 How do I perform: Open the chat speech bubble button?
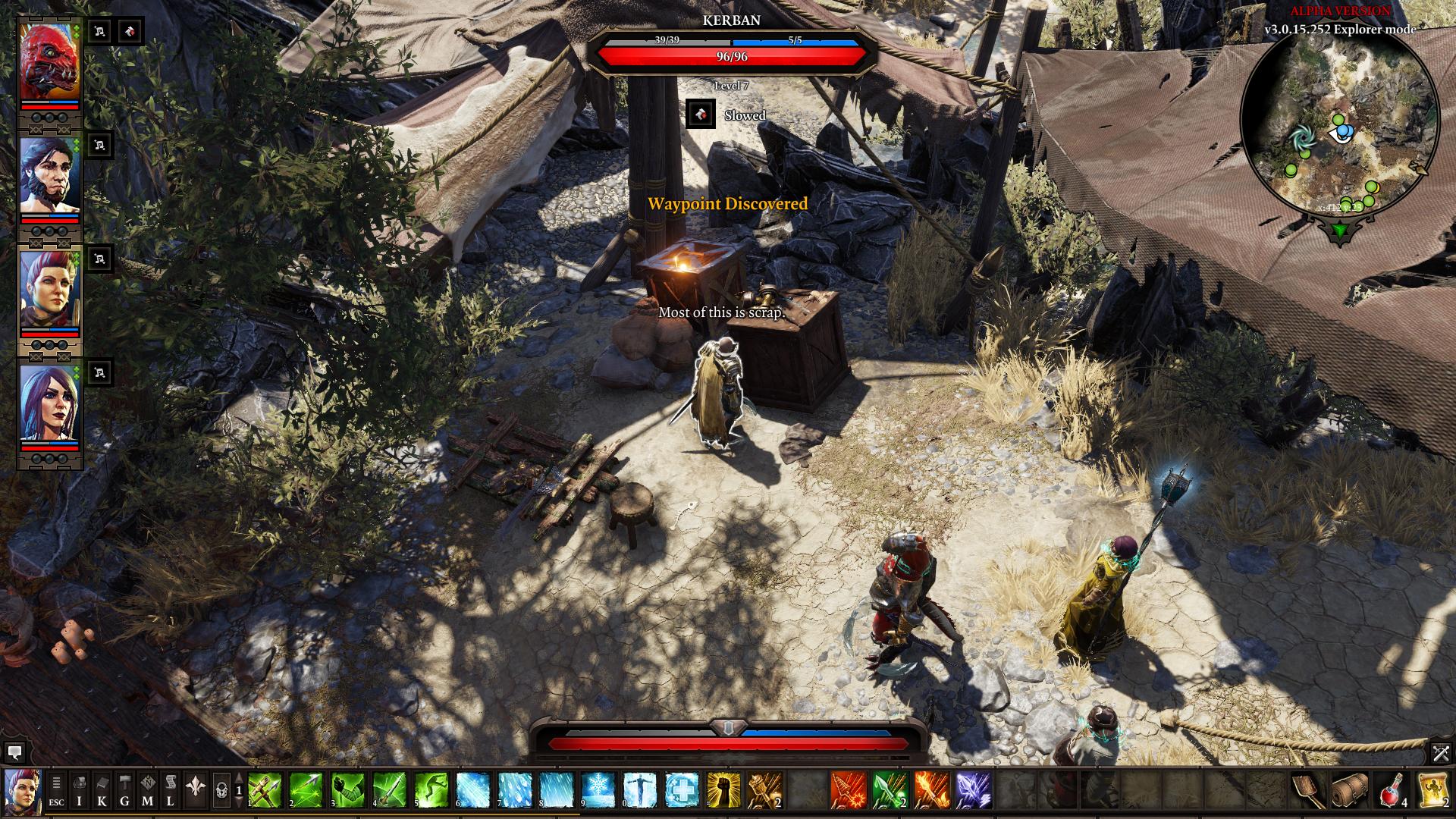point(14,753)
